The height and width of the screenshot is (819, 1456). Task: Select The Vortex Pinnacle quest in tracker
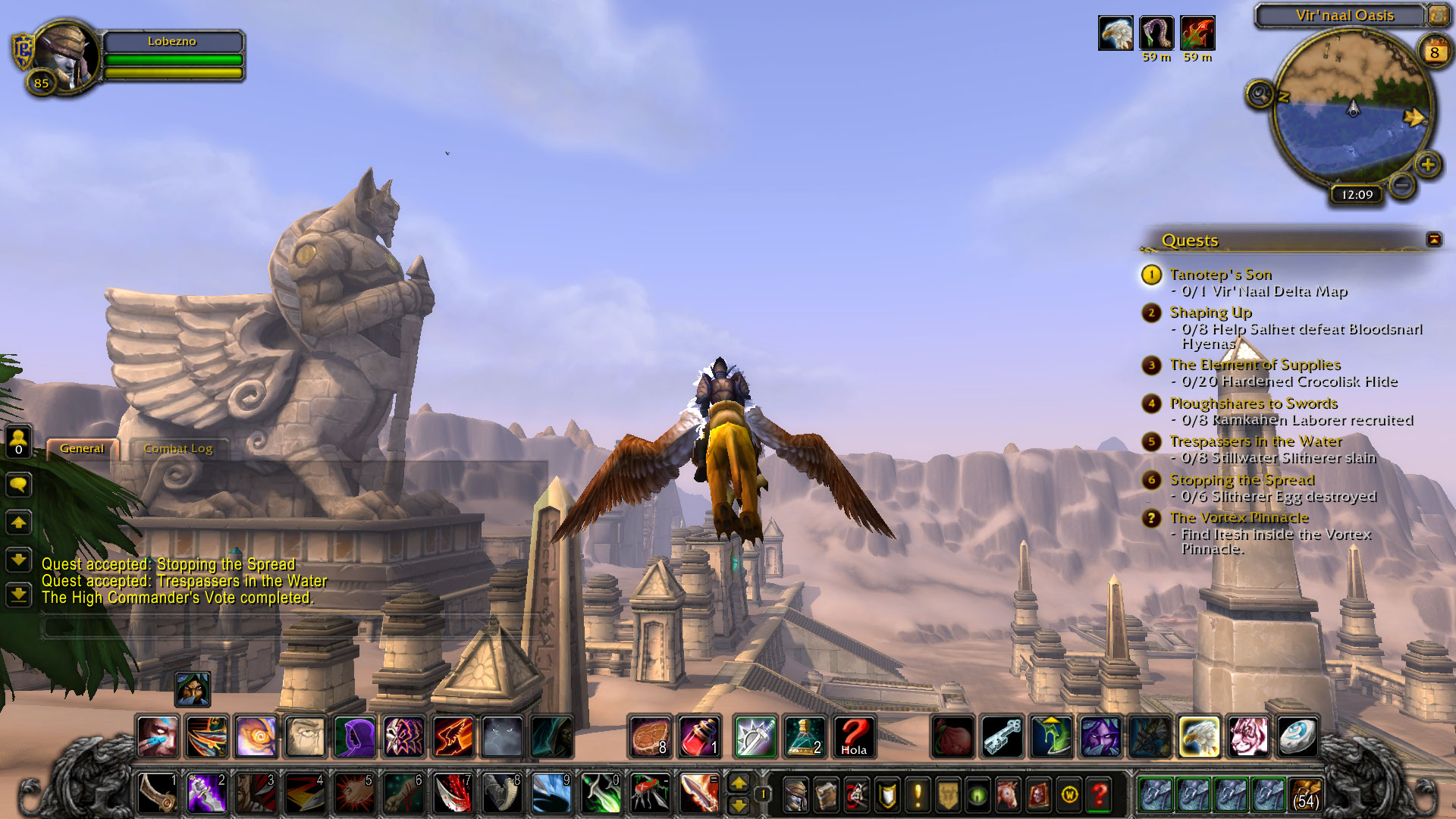point(1238,517)
